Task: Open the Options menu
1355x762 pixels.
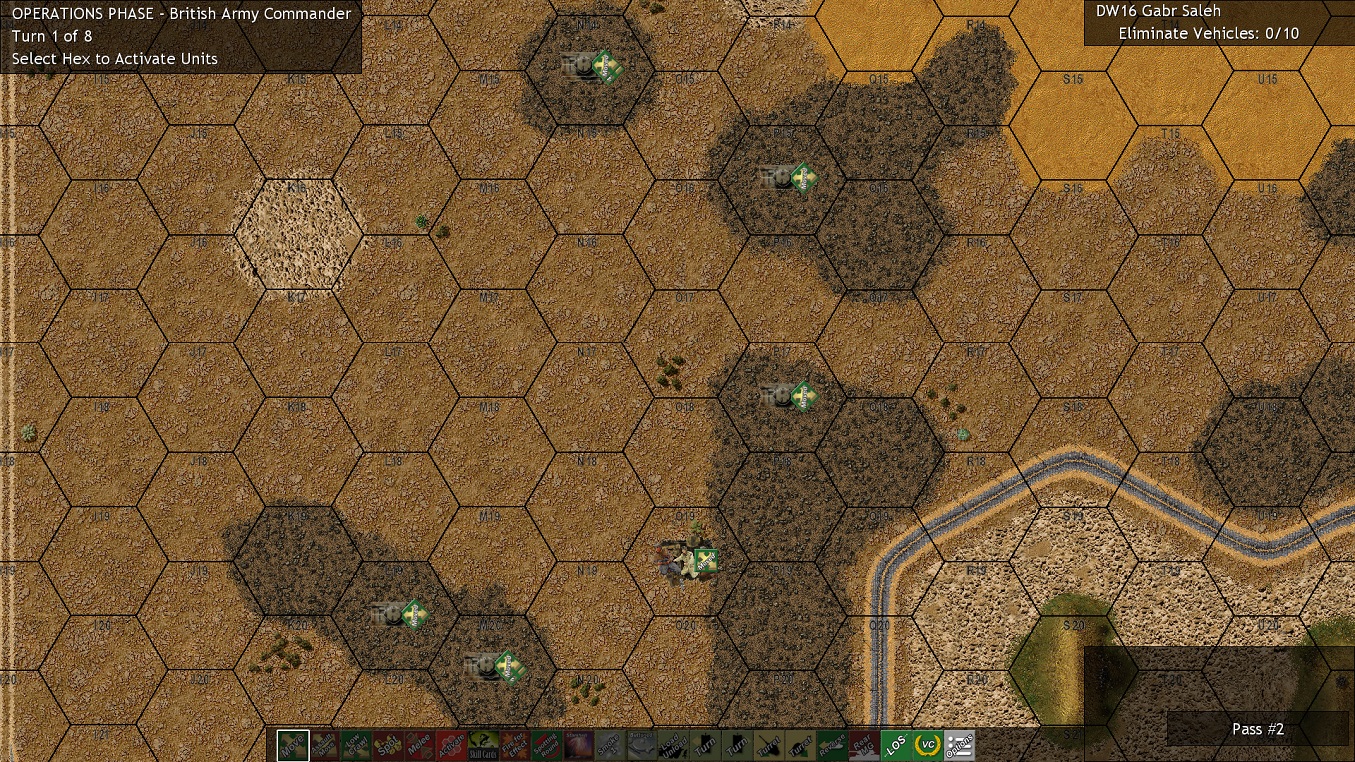Action: coord(959,744)
